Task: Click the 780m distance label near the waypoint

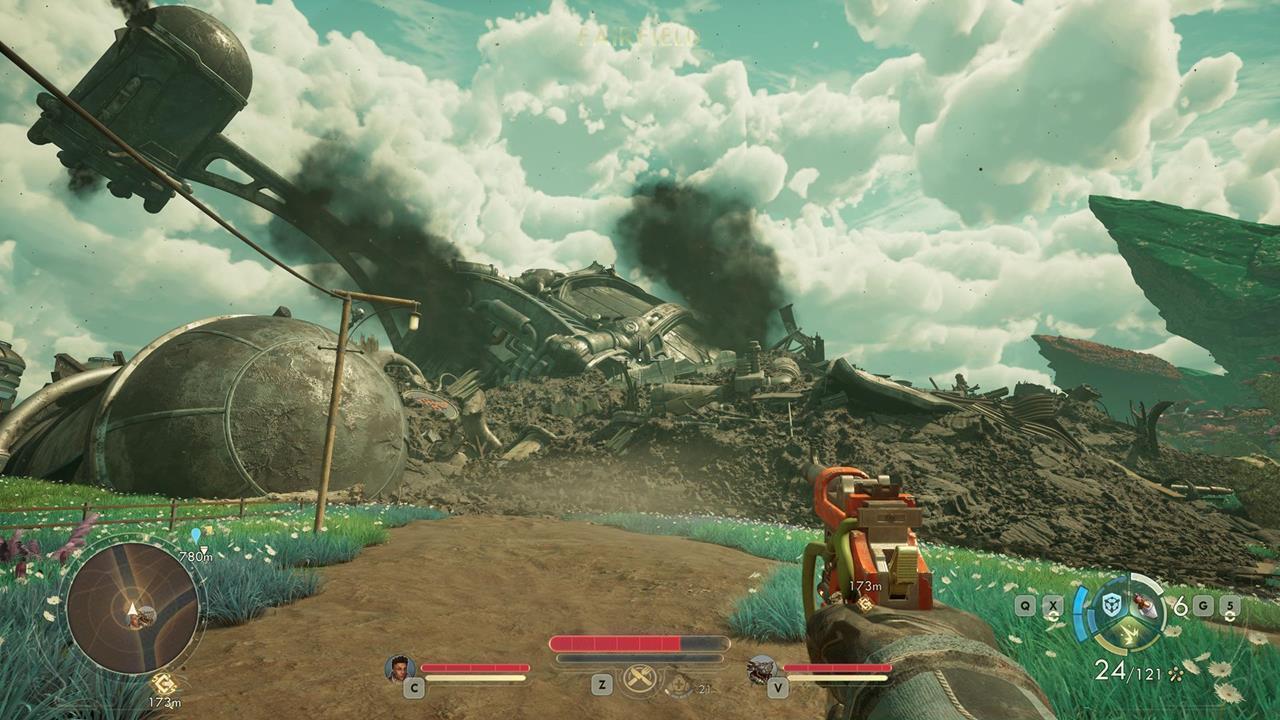Action: pyautogui.click(x=197, y=556)
